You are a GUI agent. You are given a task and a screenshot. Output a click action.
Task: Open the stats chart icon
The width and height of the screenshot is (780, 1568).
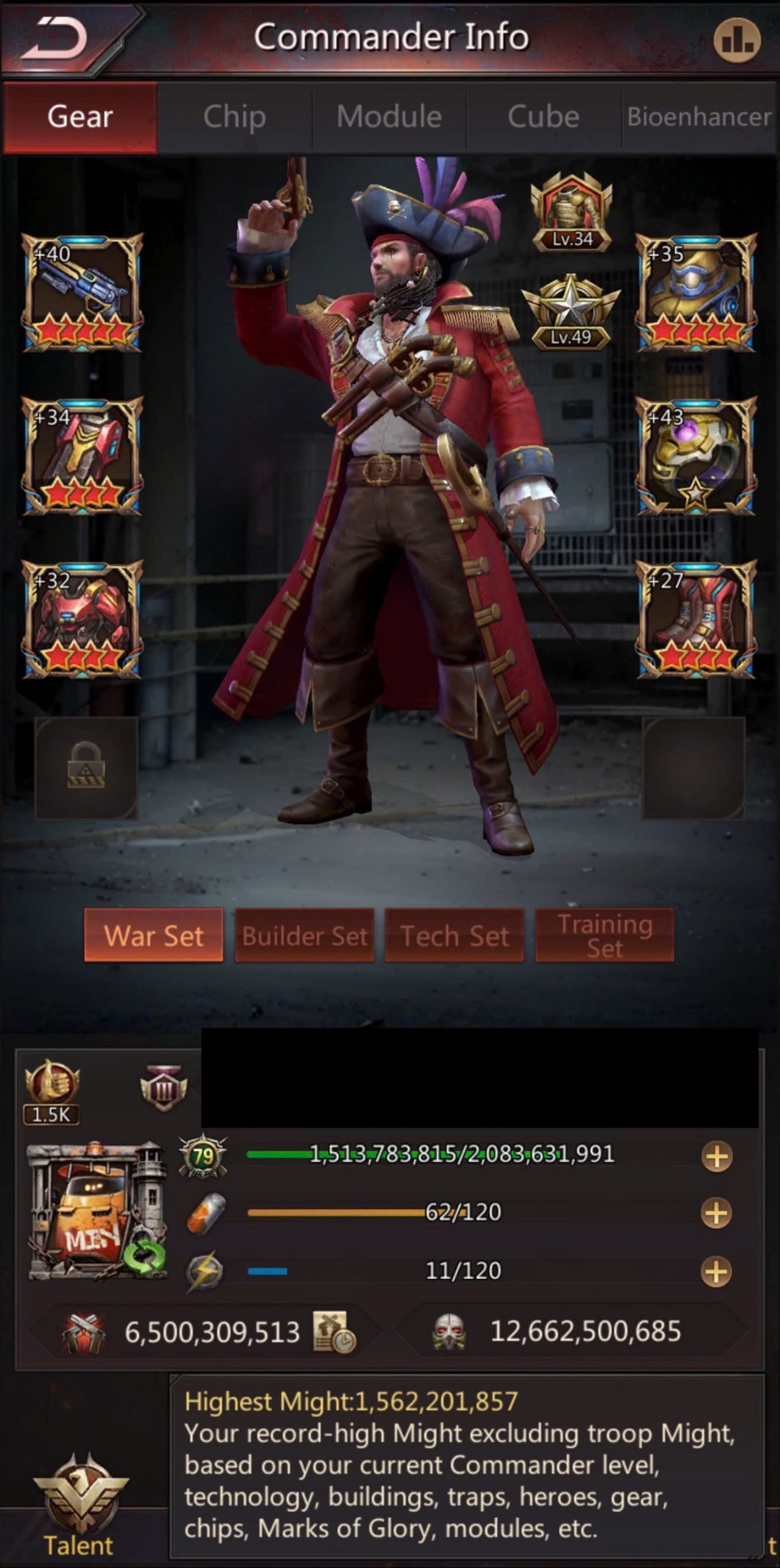737,40
